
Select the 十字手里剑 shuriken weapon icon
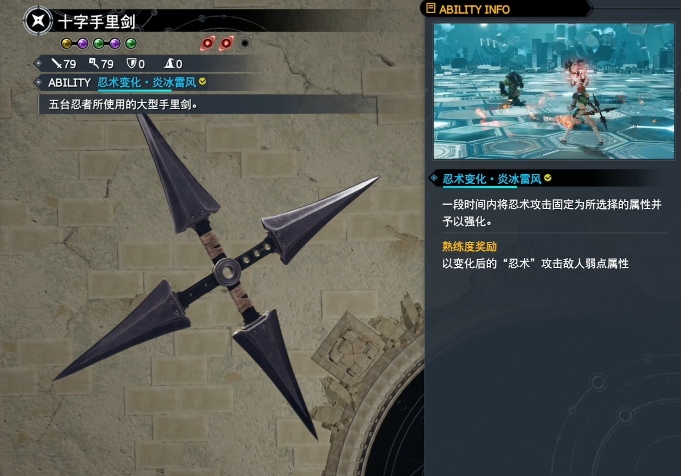39,20
